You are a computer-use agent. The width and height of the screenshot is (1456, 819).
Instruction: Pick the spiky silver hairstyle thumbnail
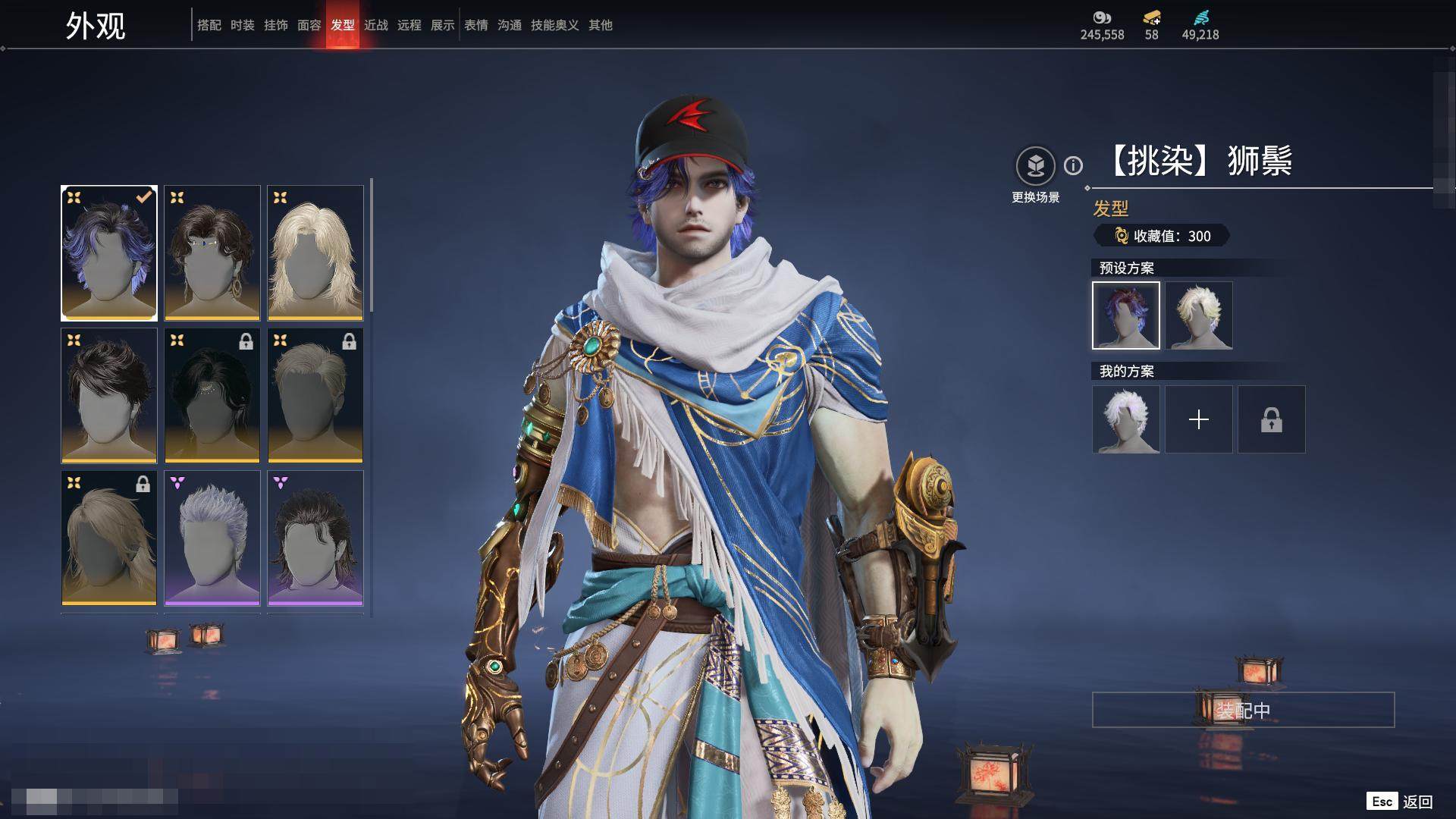click(212, 538)
